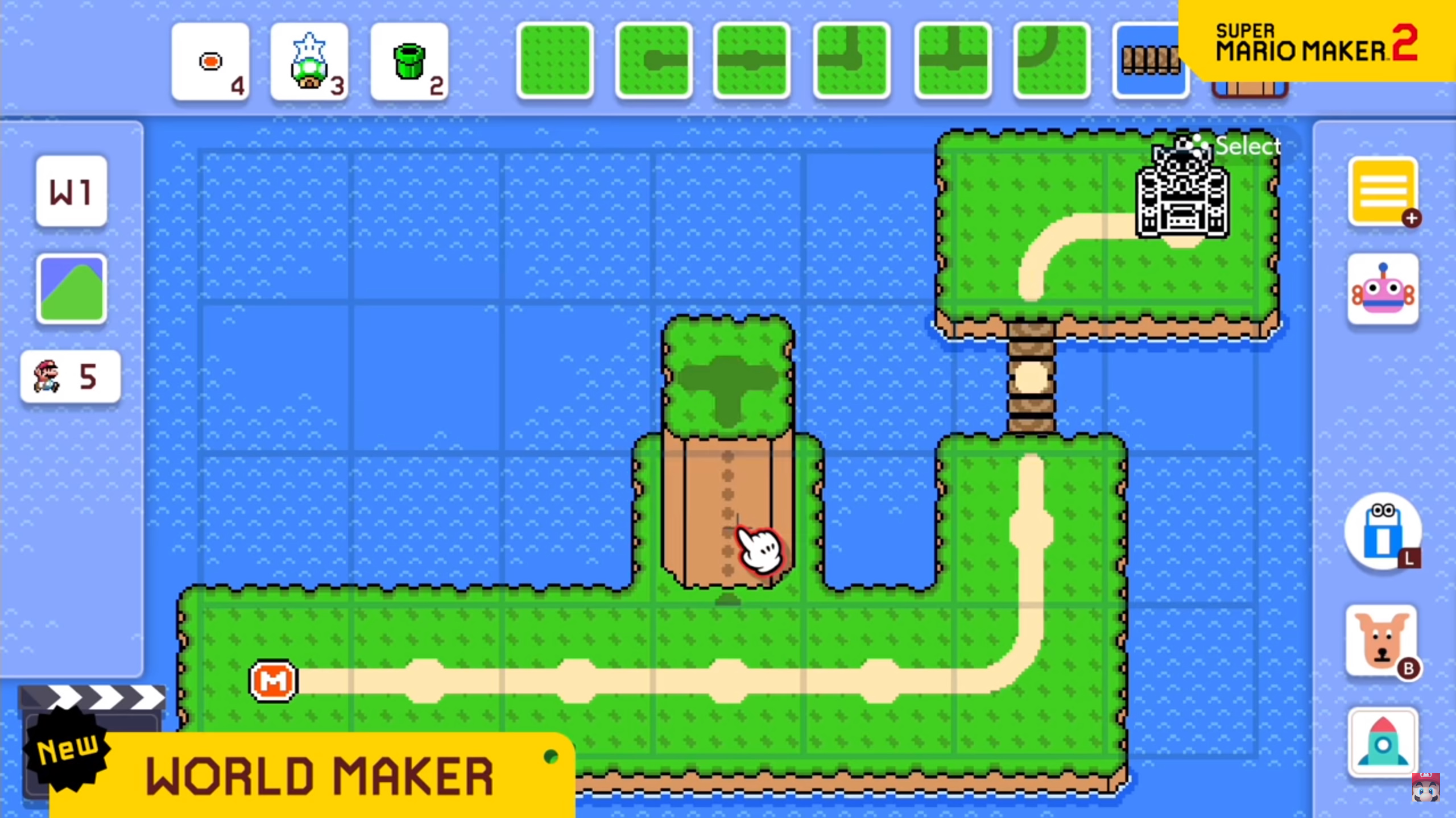Open the W1 world selector
This screenshot has height=818, width=1456.
click(x=71, y=192)
